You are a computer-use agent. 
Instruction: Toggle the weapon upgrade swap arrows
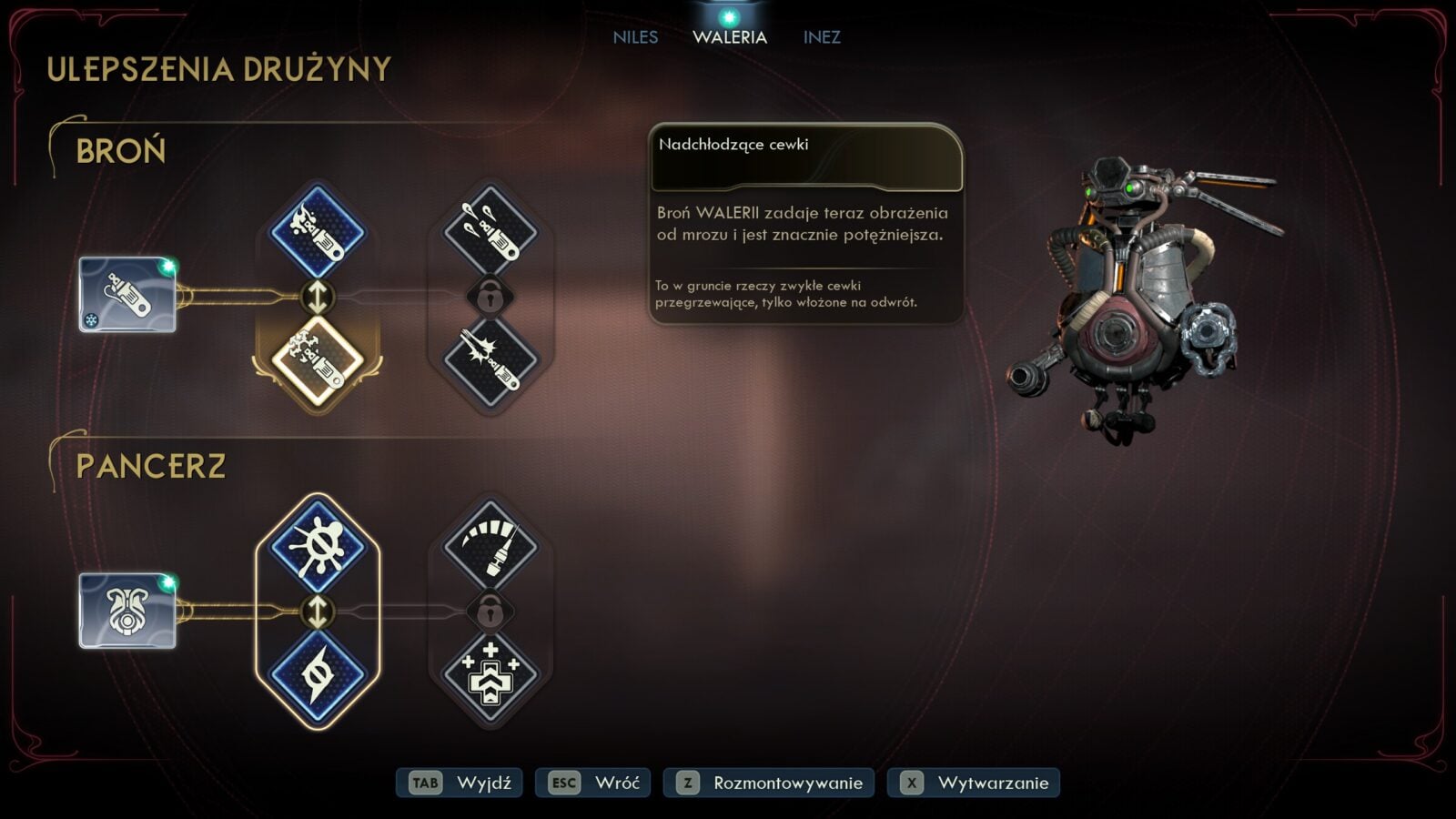click(318, 297)
